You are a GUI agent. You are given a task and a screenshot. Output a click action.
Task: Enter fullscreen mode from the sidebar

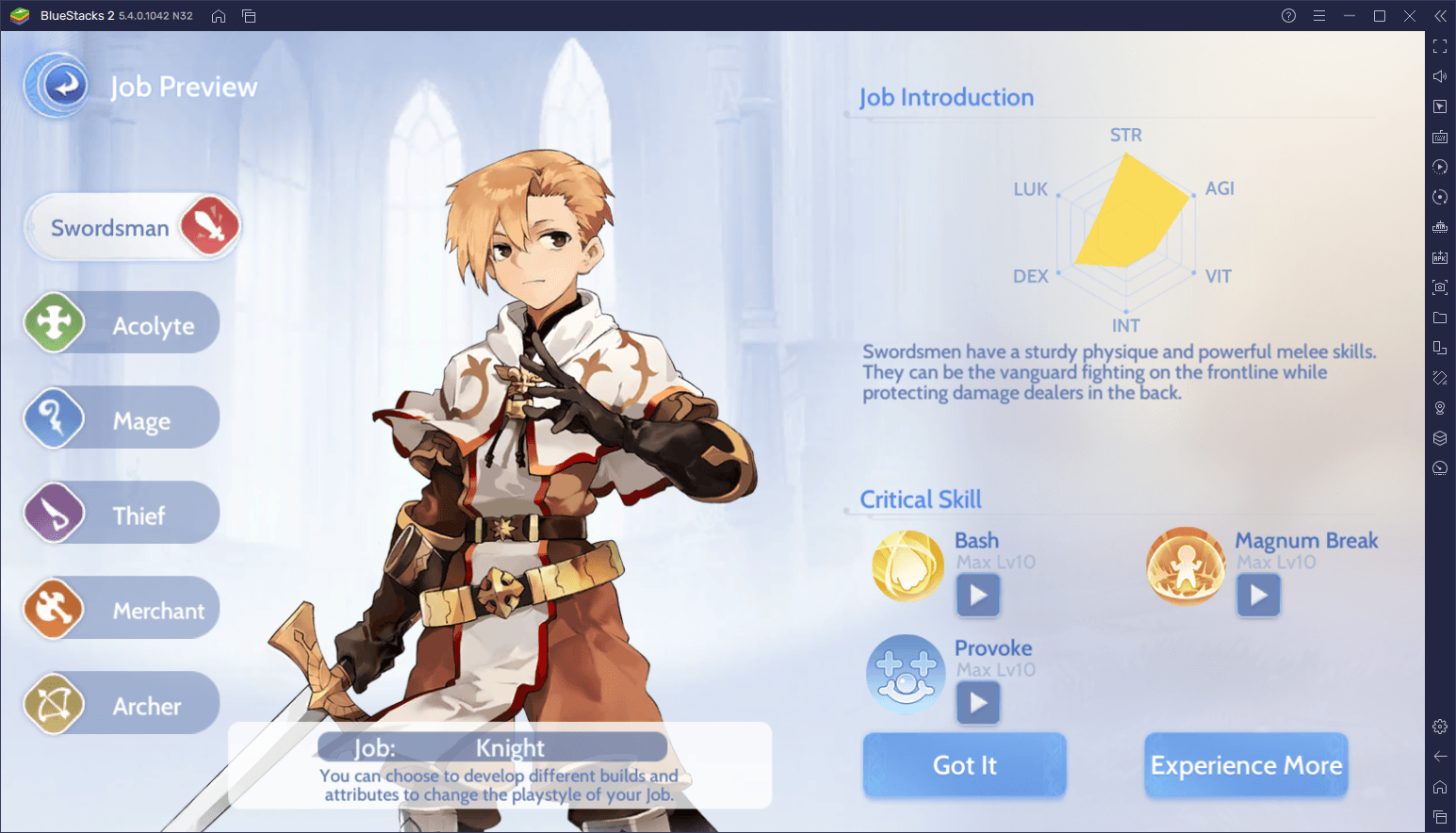pyautogui.click(x=1440, y=45)
